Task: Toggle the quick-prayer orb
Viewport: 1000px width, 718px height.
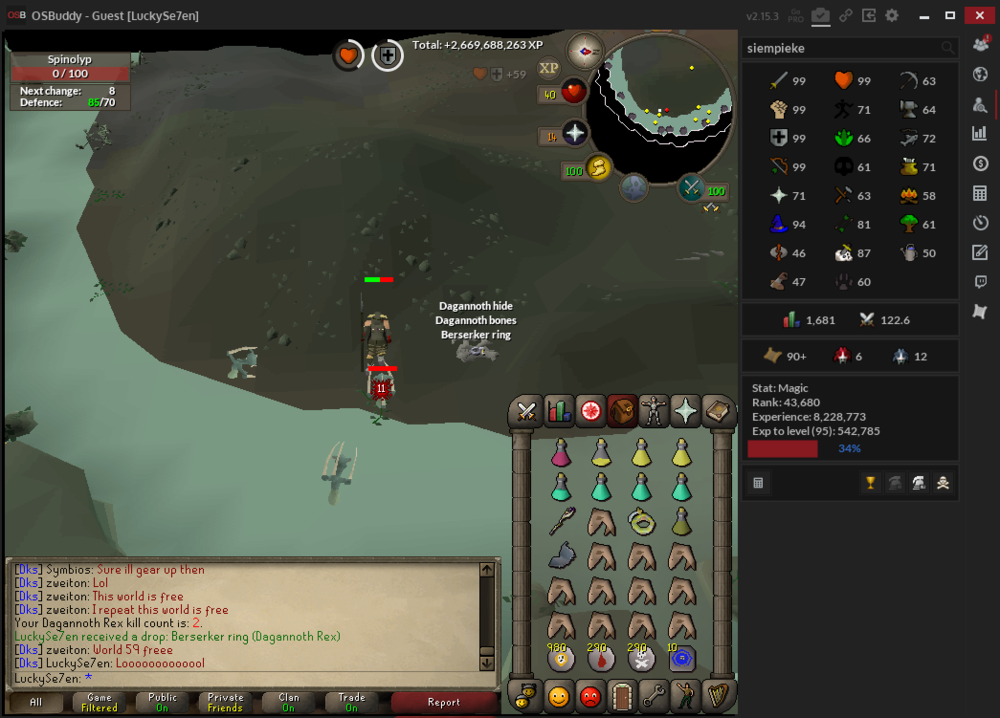Action: click(x=575, y=135)
